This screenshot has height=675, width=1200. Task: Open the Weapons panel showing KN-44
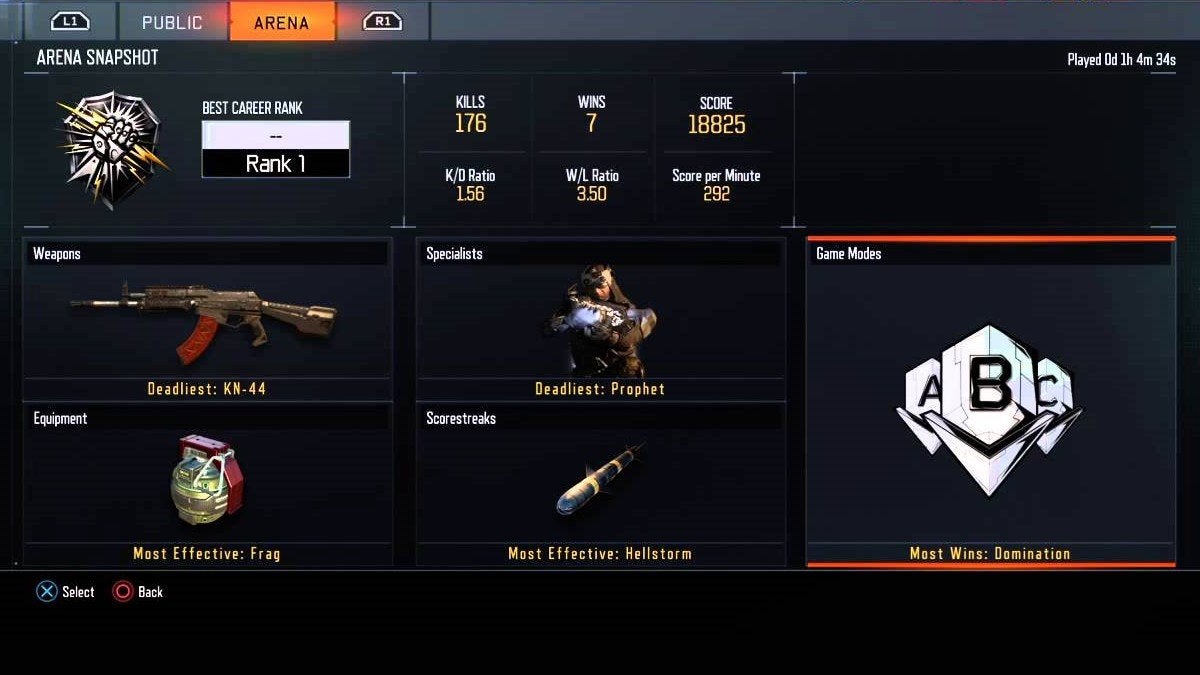(x=207, y=319)
